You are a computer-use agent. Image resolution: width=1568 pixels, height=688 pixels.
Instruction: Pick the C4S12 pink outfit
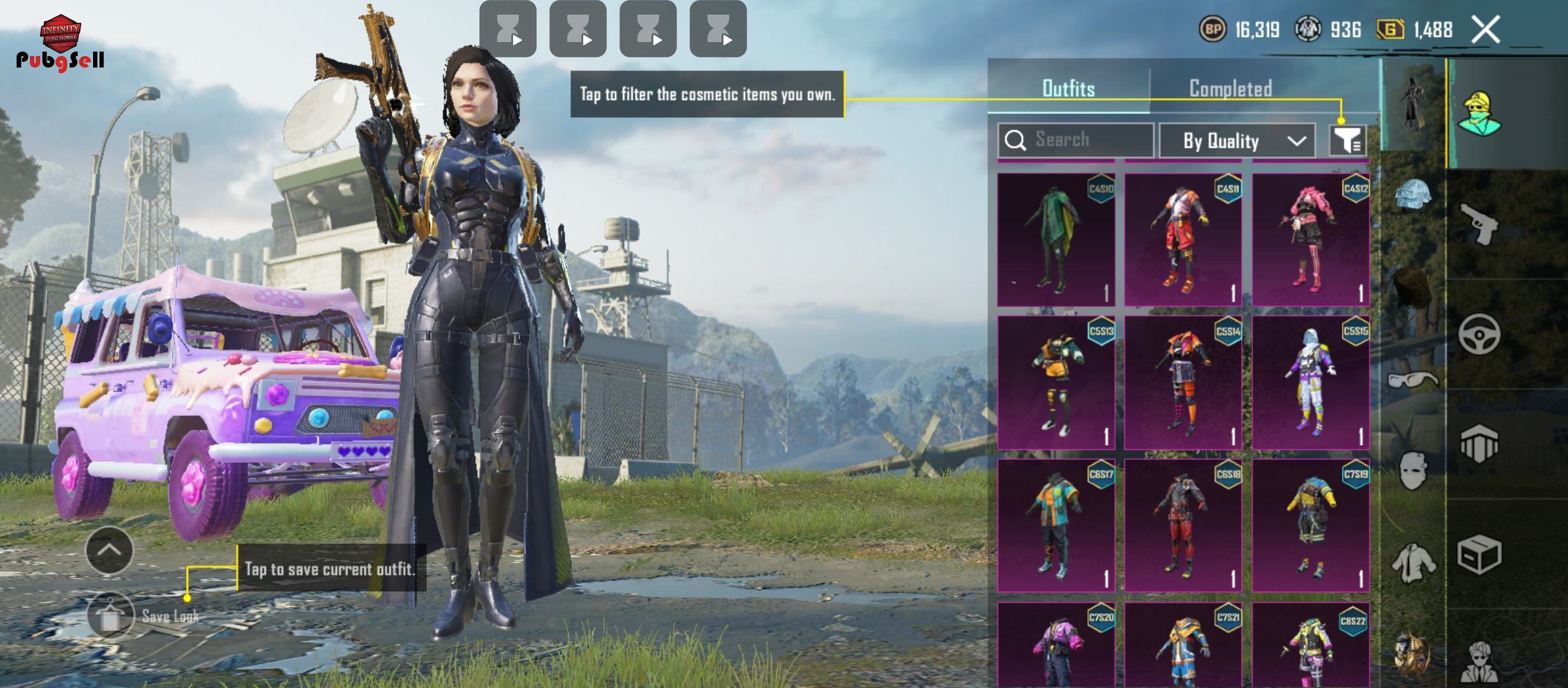coord(1310,240)
